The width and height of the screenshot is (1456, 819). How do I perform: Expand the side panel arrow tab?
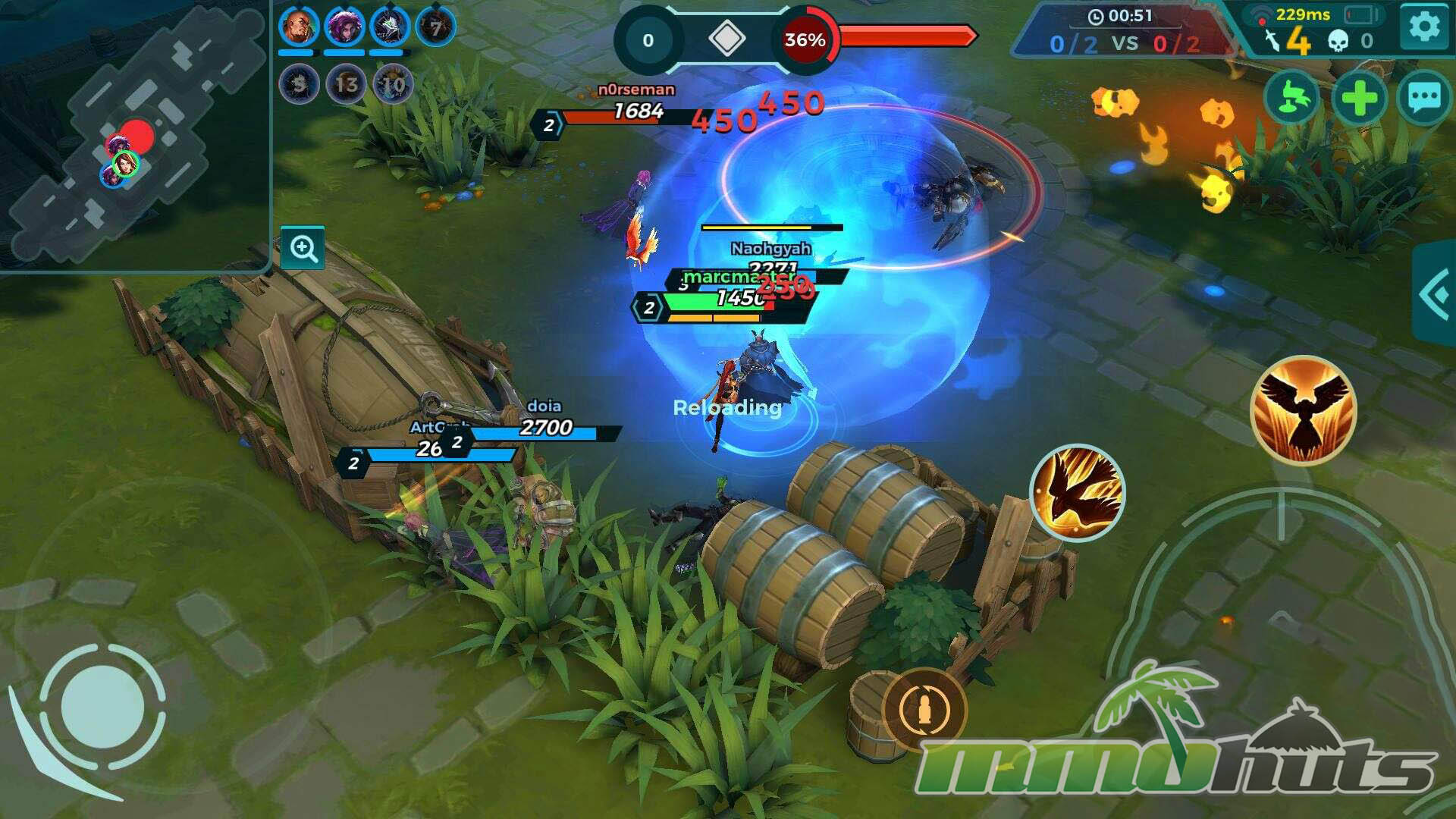coord(1435,293)
